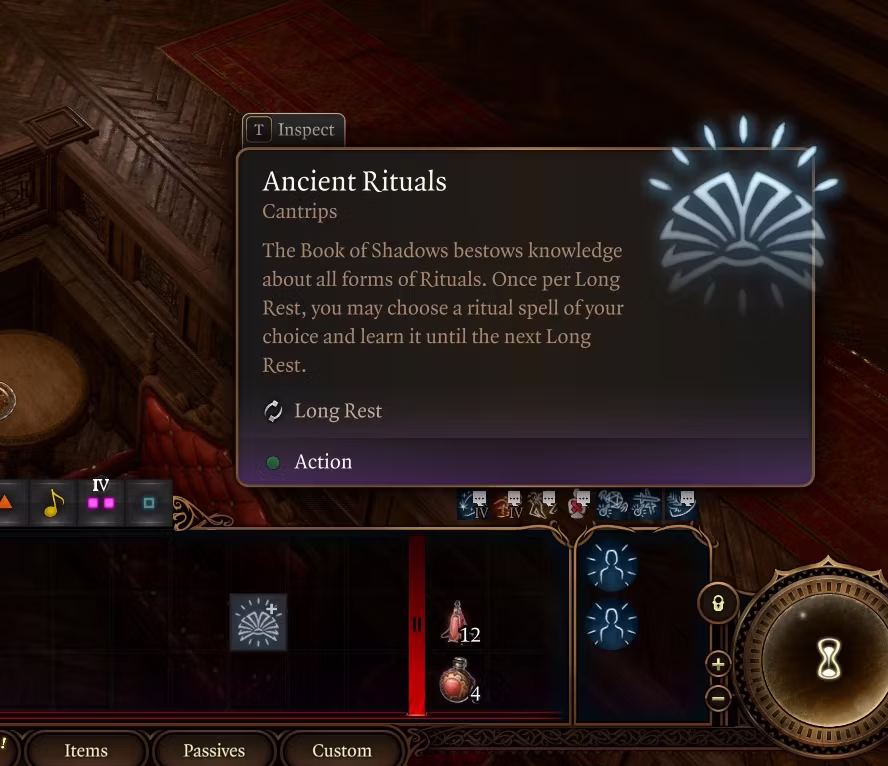Image resolution: width=888 pixels, height=766 pixels.
Task: Toggle the hotbar padlock button
Action: click(718, 603)
